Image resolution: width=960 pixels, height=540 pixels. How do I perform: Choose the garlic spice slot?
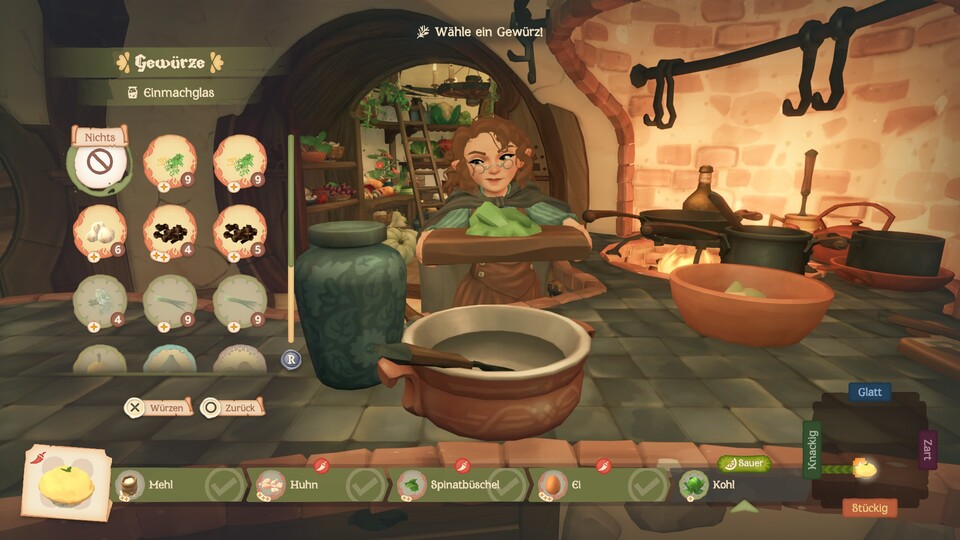pos(99,231)
